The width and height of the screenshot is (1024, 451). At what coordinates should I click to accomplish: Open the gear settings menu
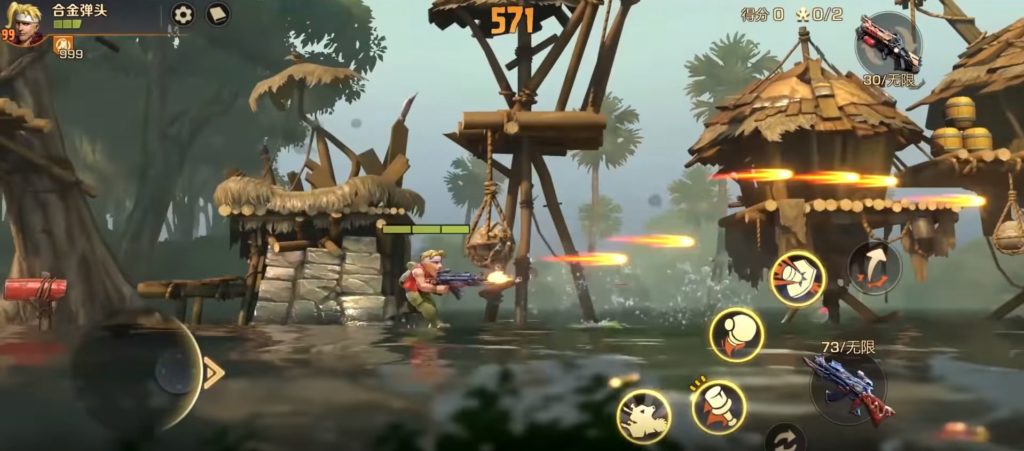pyautogui.click(x=182, y=14)
